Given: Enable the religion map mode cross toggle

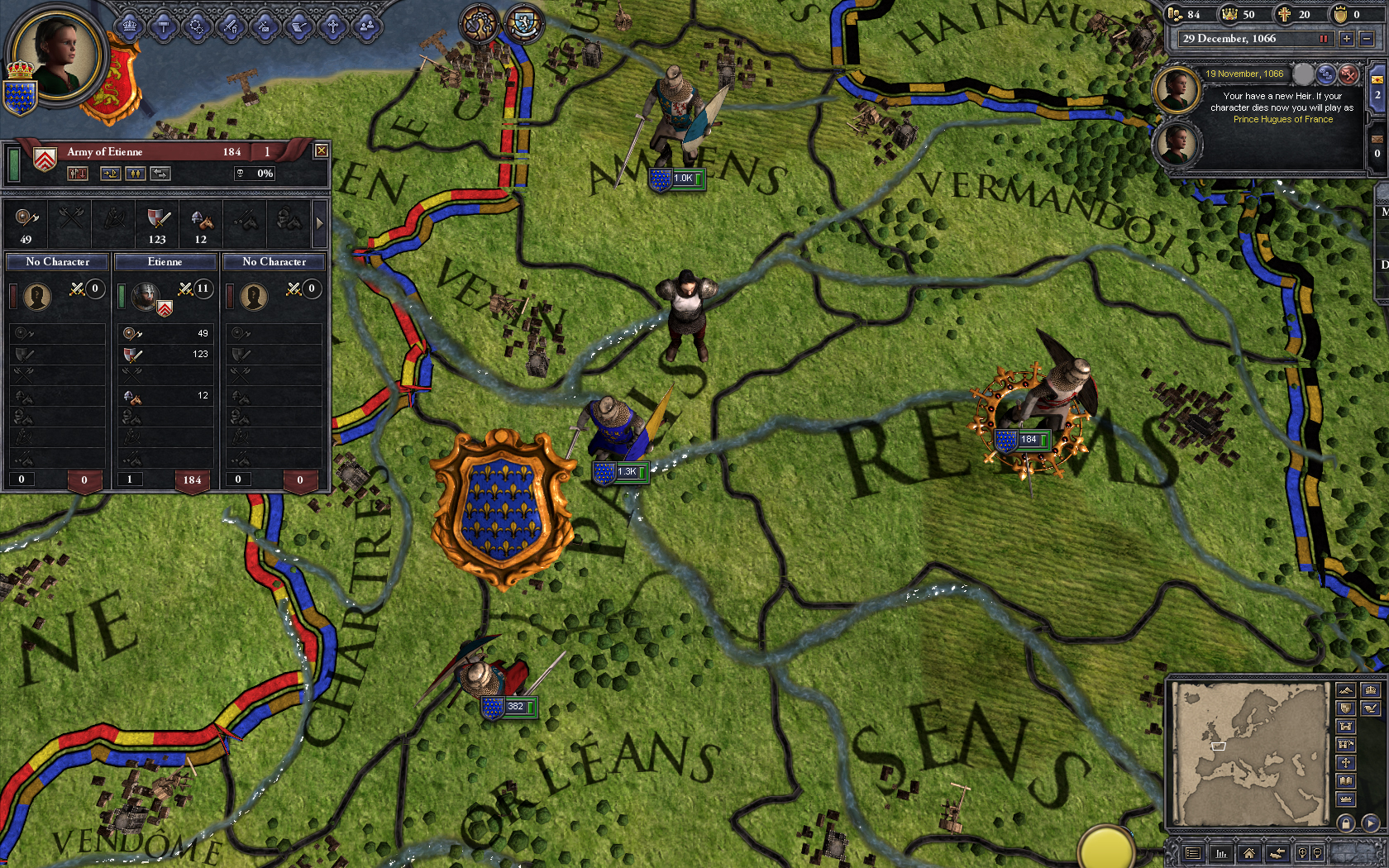Looking at the screenshot, I should (1345, 762).
